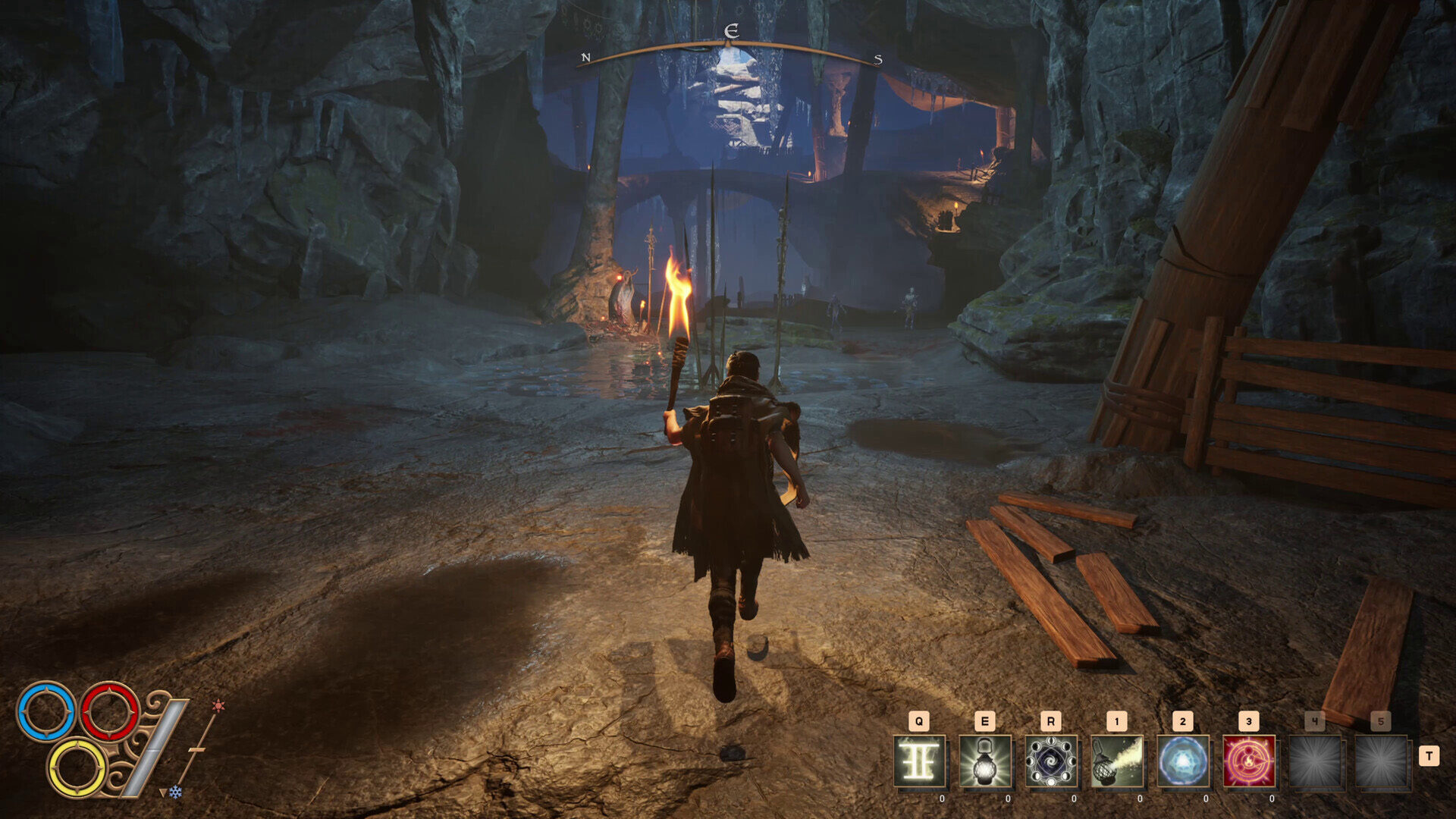This screenshot has width=1456, height=819.
Task: Toggle the red compass ring indicator
Action: (x=109, y=711)
